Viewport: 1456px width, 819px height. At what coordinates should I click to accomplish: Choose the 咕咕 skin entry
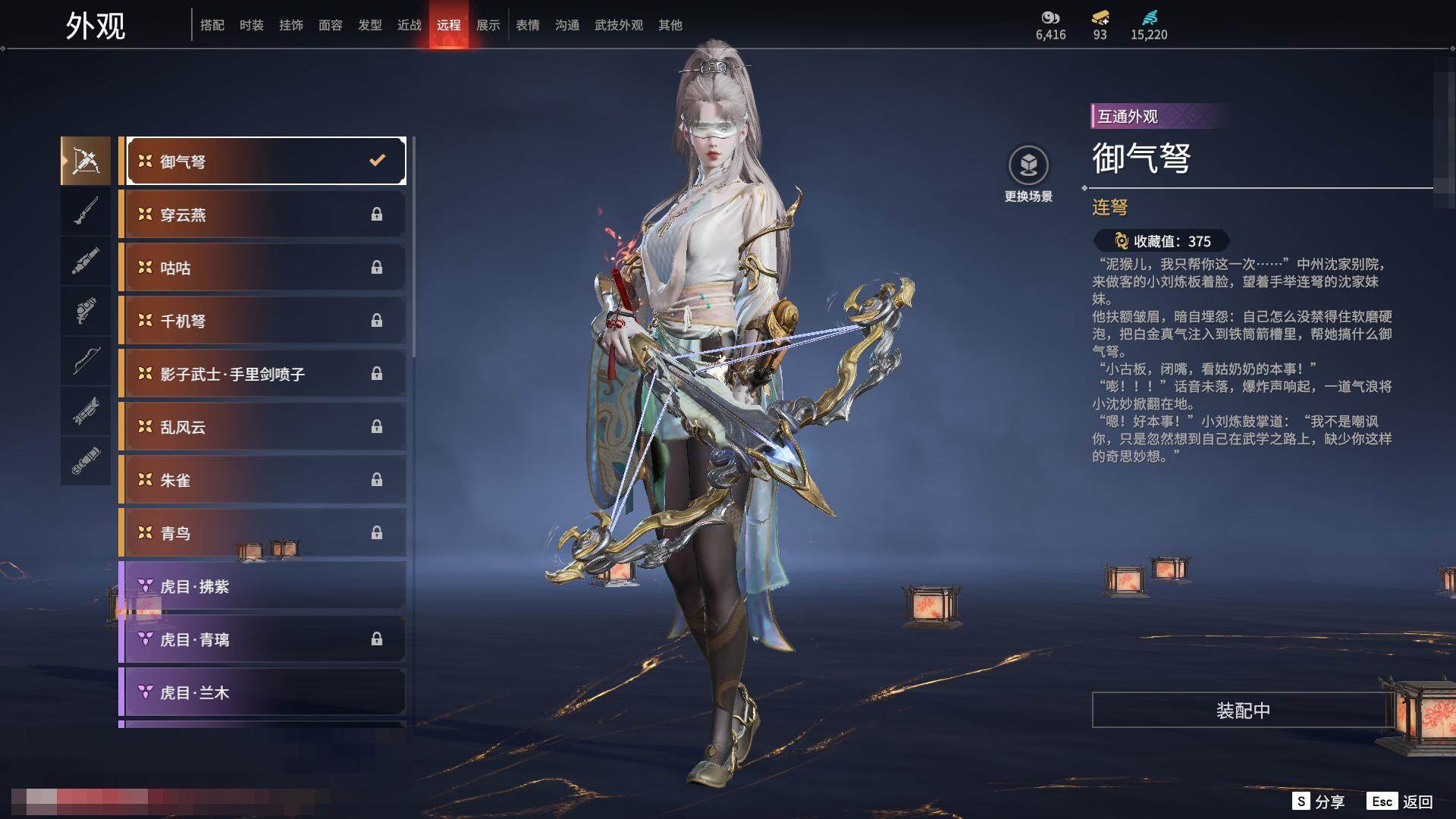pos(262,268)
